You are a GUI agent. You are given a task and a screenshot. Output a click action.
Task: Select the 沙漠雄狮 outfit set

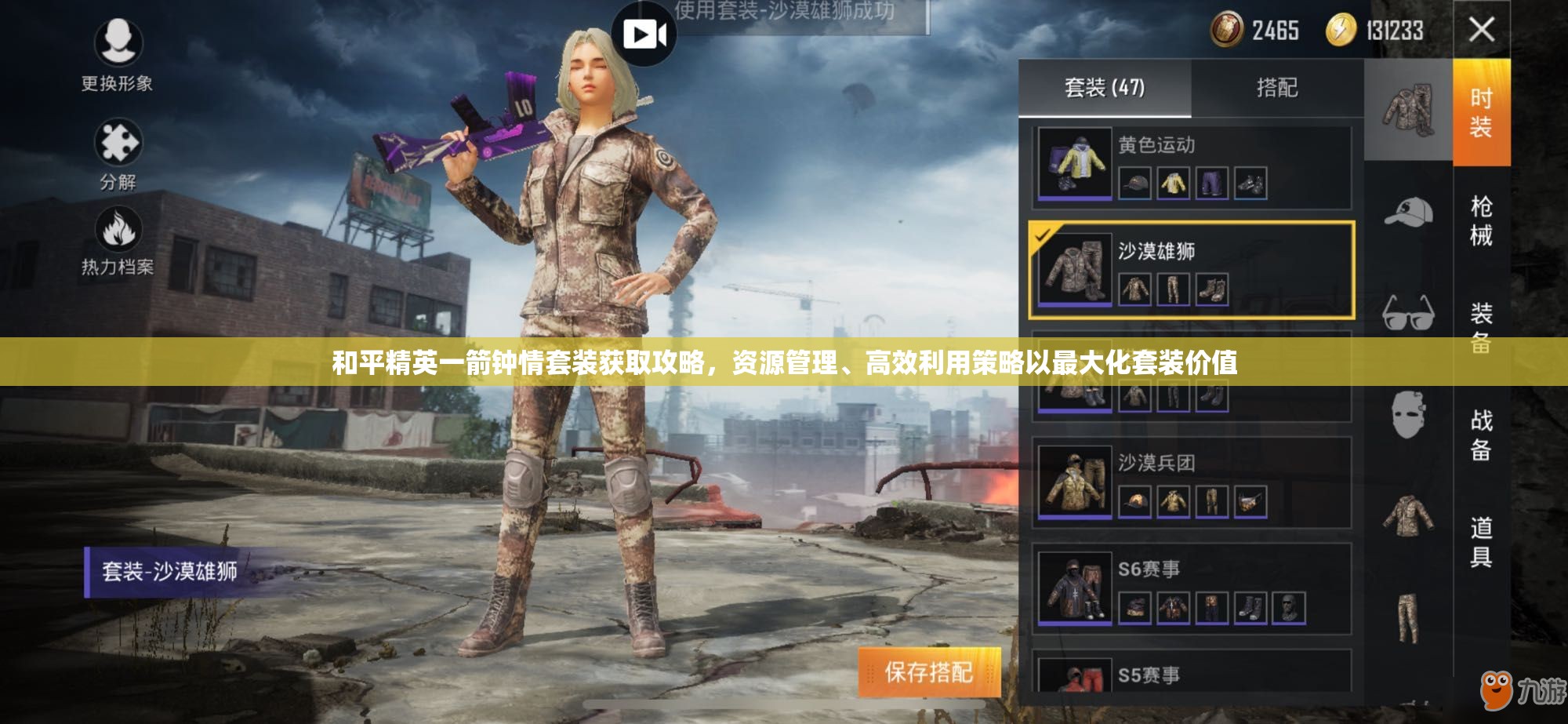(x=1192, y=271)
